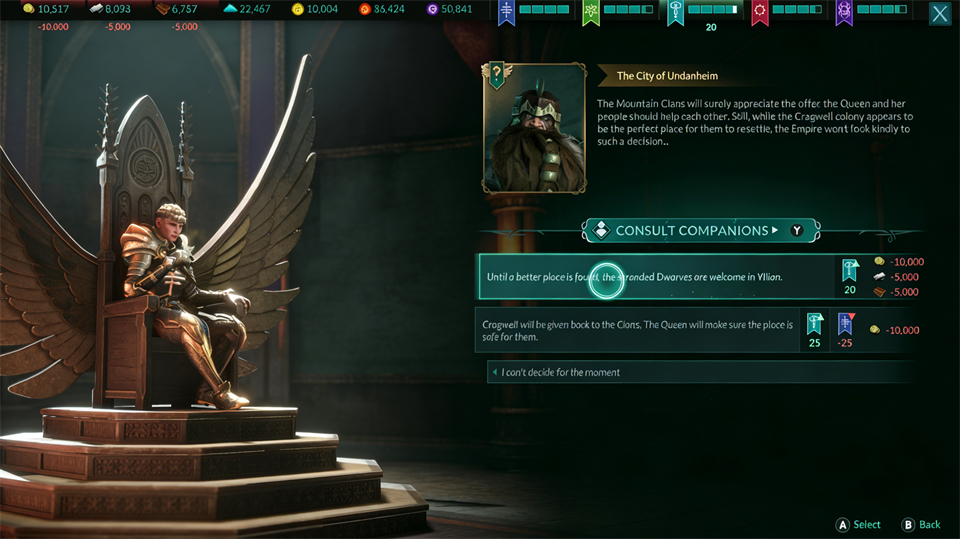This screenshot has height=539, width=960.
Task: Select the green flower faction banner
Action: click(590, 13)
